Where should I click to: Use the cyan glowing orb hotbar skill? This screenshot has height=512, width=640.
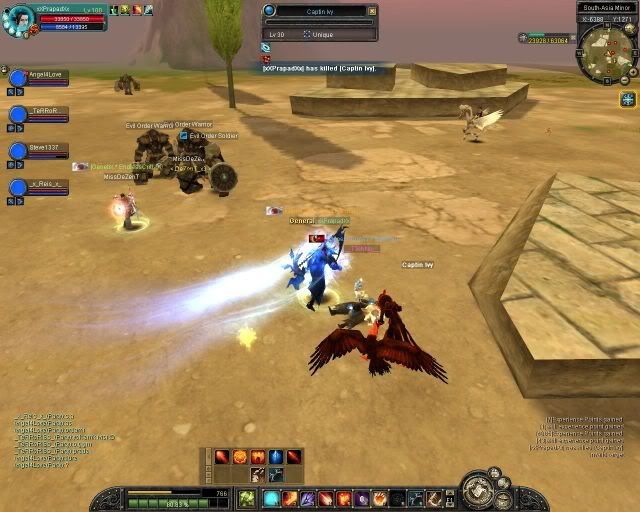[271, 498]
